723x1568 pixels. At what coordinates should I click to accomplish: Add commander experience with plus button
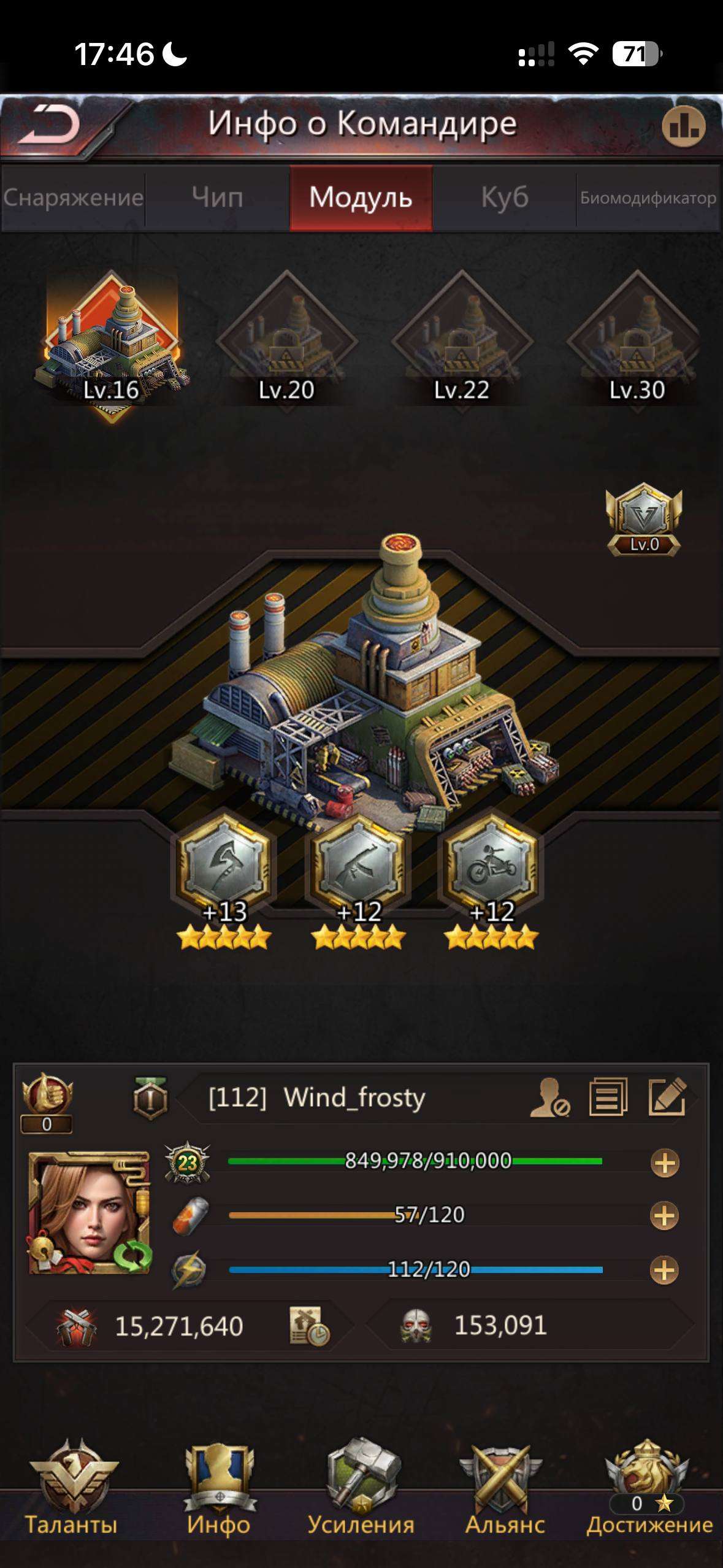665,1163
